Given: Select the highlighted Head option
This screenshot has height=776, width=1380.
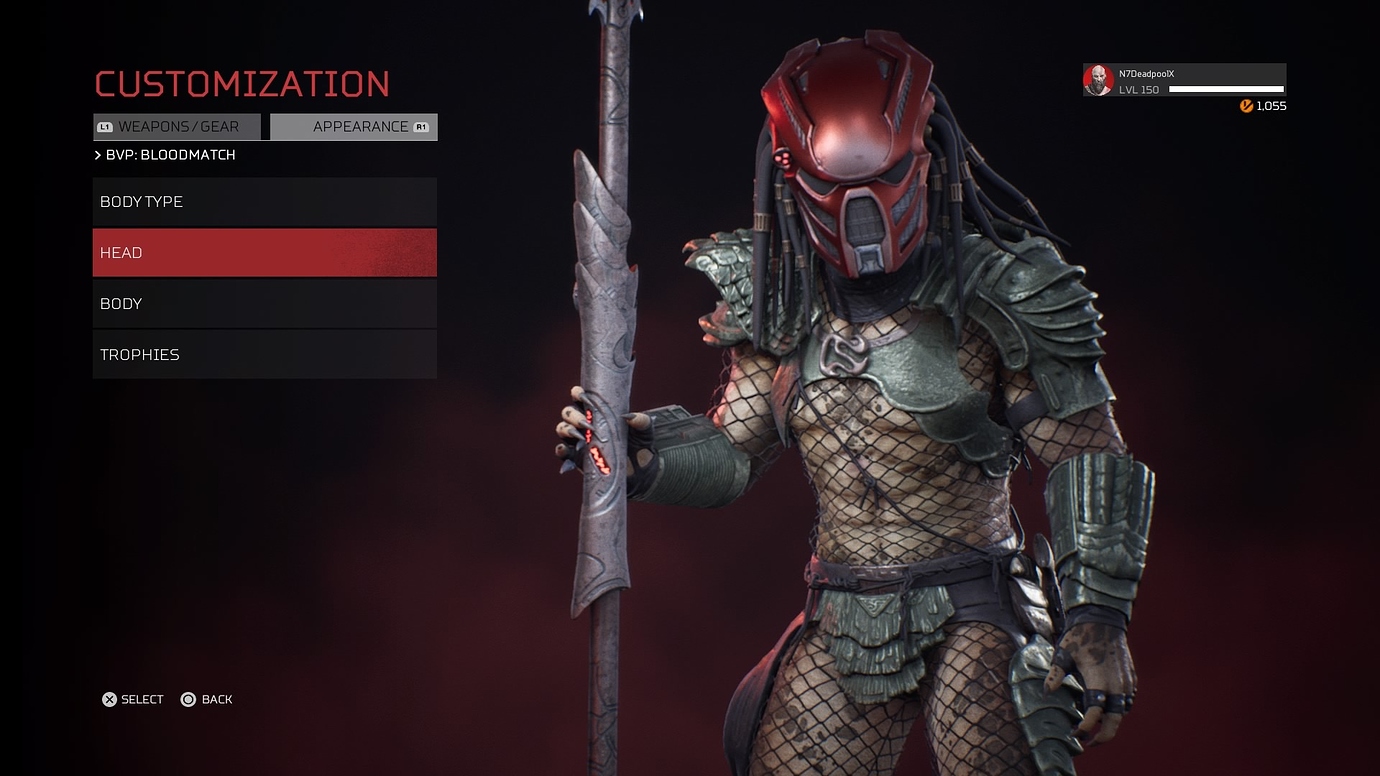Looking at the screenshot, I should [x=264, y=252].
